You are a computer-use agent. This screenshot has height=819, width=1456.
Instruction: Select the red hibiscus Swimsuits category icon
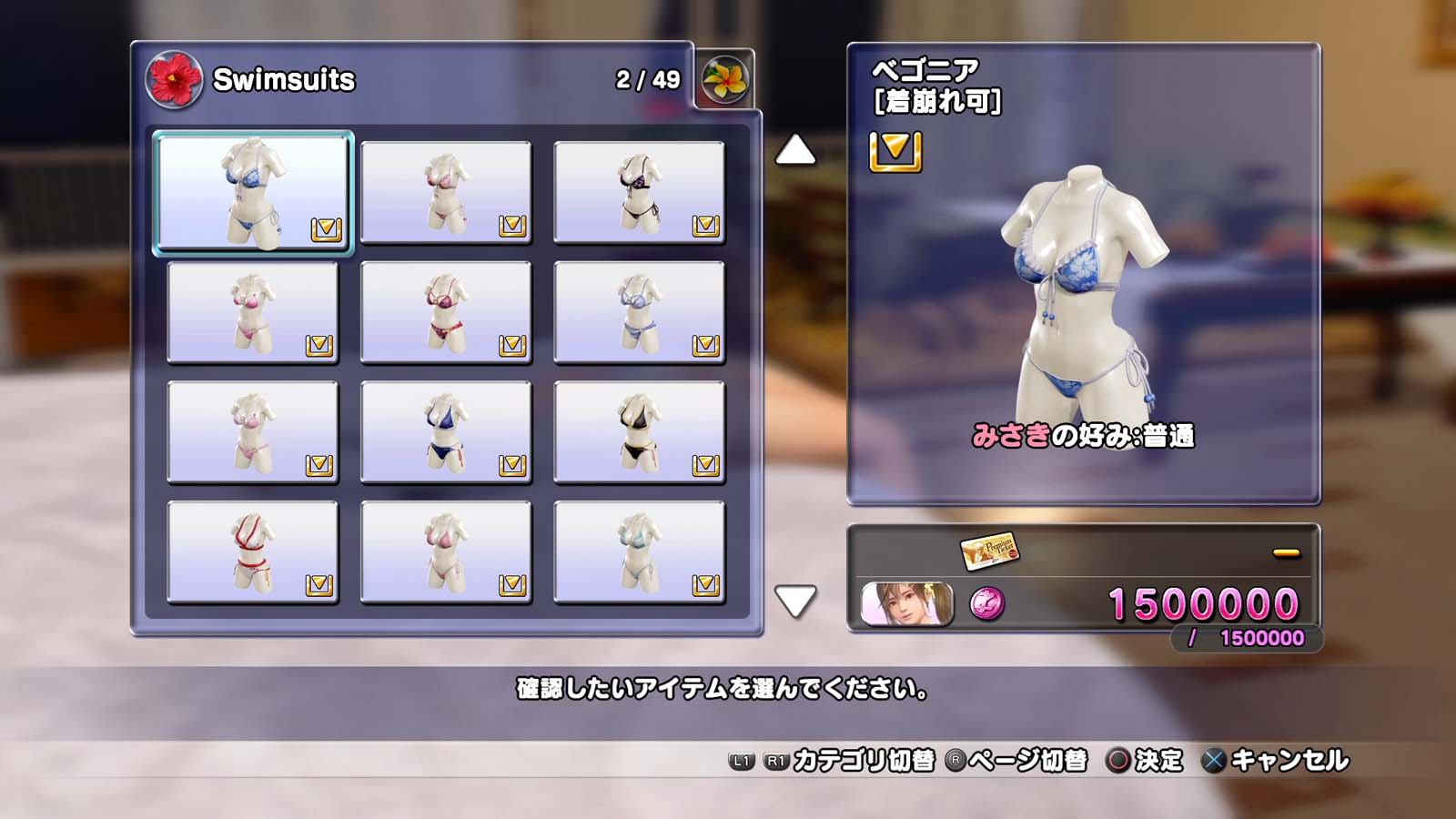(174, 79)
